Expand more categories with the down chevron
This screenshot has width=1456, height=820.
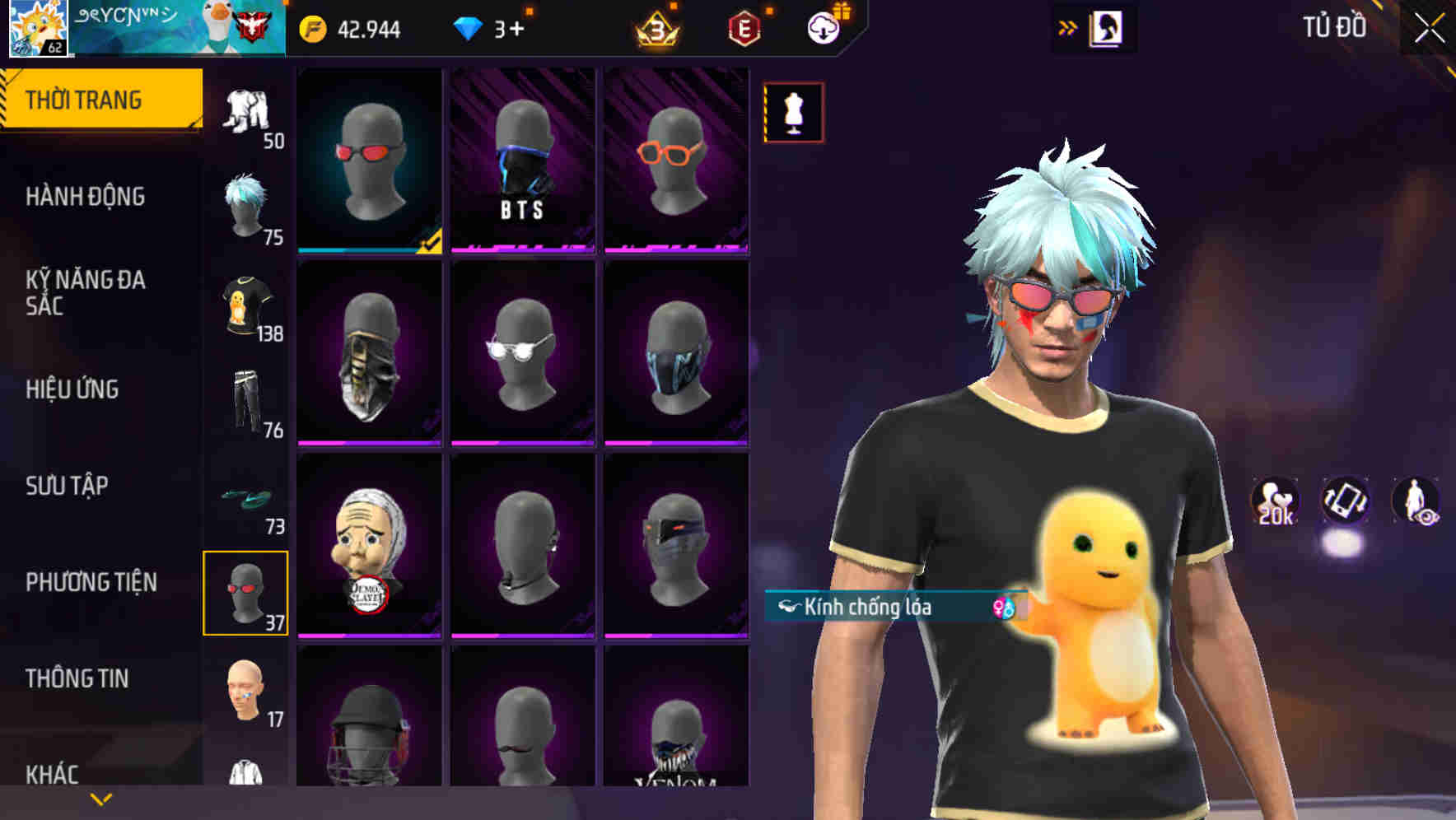[99, 799]
